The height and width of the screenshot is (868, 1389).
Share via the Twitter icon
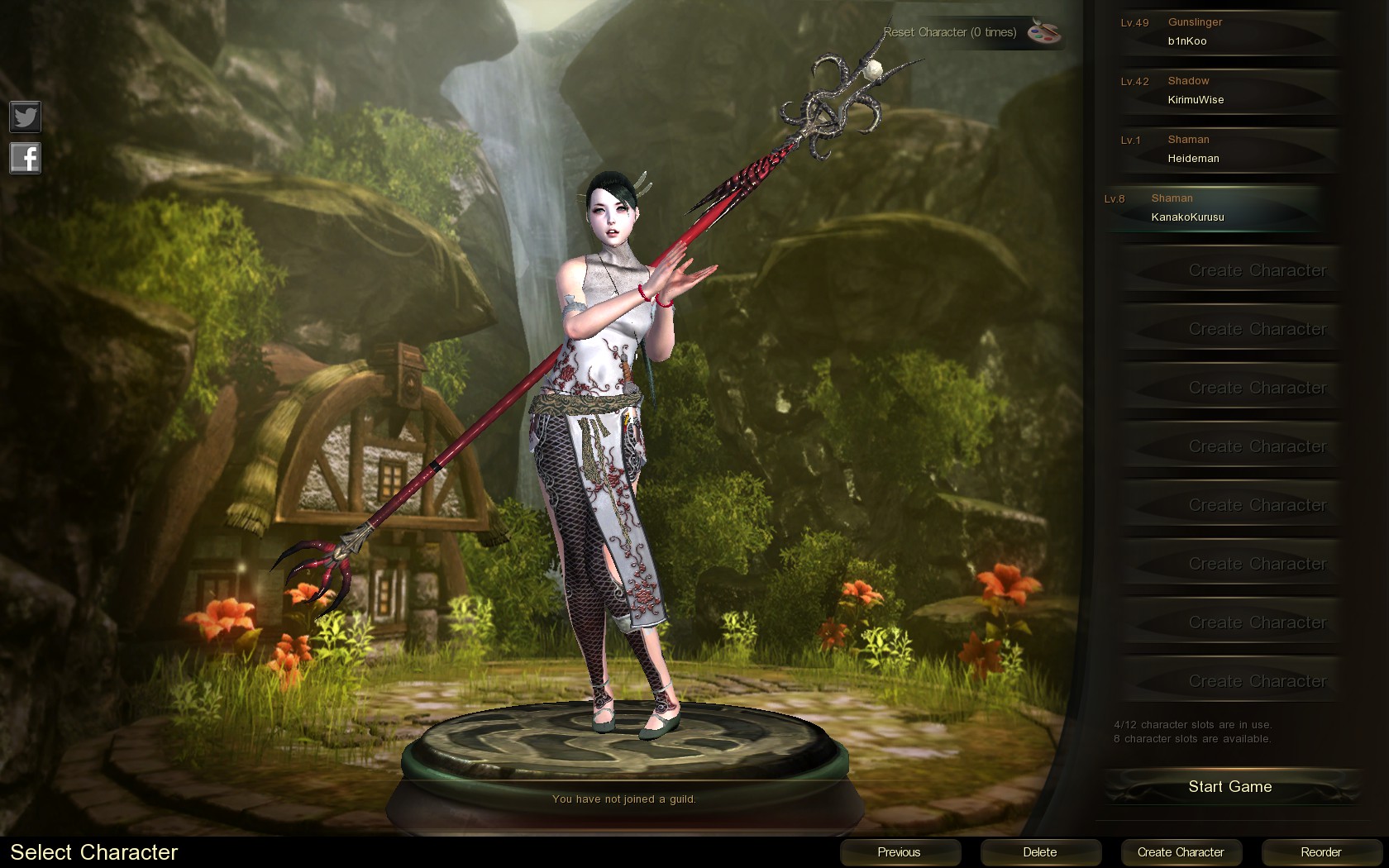[x=25, y=117]
